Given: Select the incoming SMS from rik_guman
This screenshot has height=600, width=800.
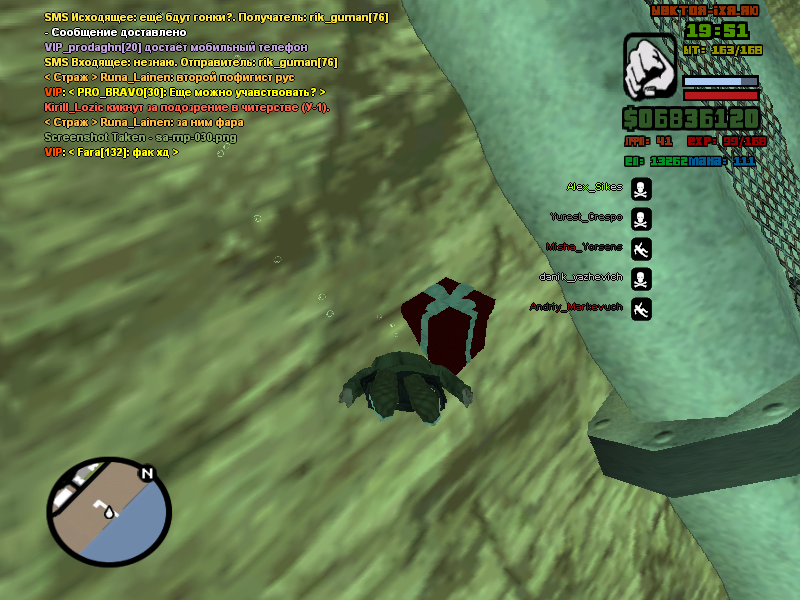Looking at the screenshot, I should [x=191, y=62].
